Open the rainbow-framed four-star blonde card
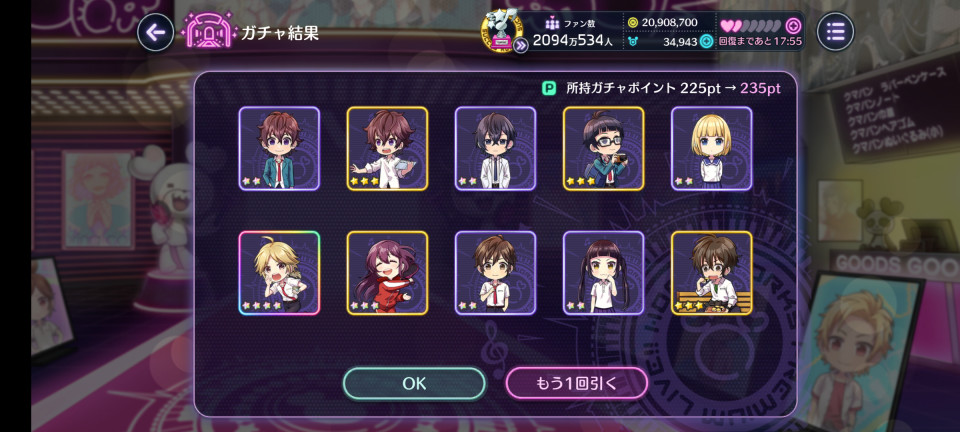 pyautogui.click(x=279, y=273)
